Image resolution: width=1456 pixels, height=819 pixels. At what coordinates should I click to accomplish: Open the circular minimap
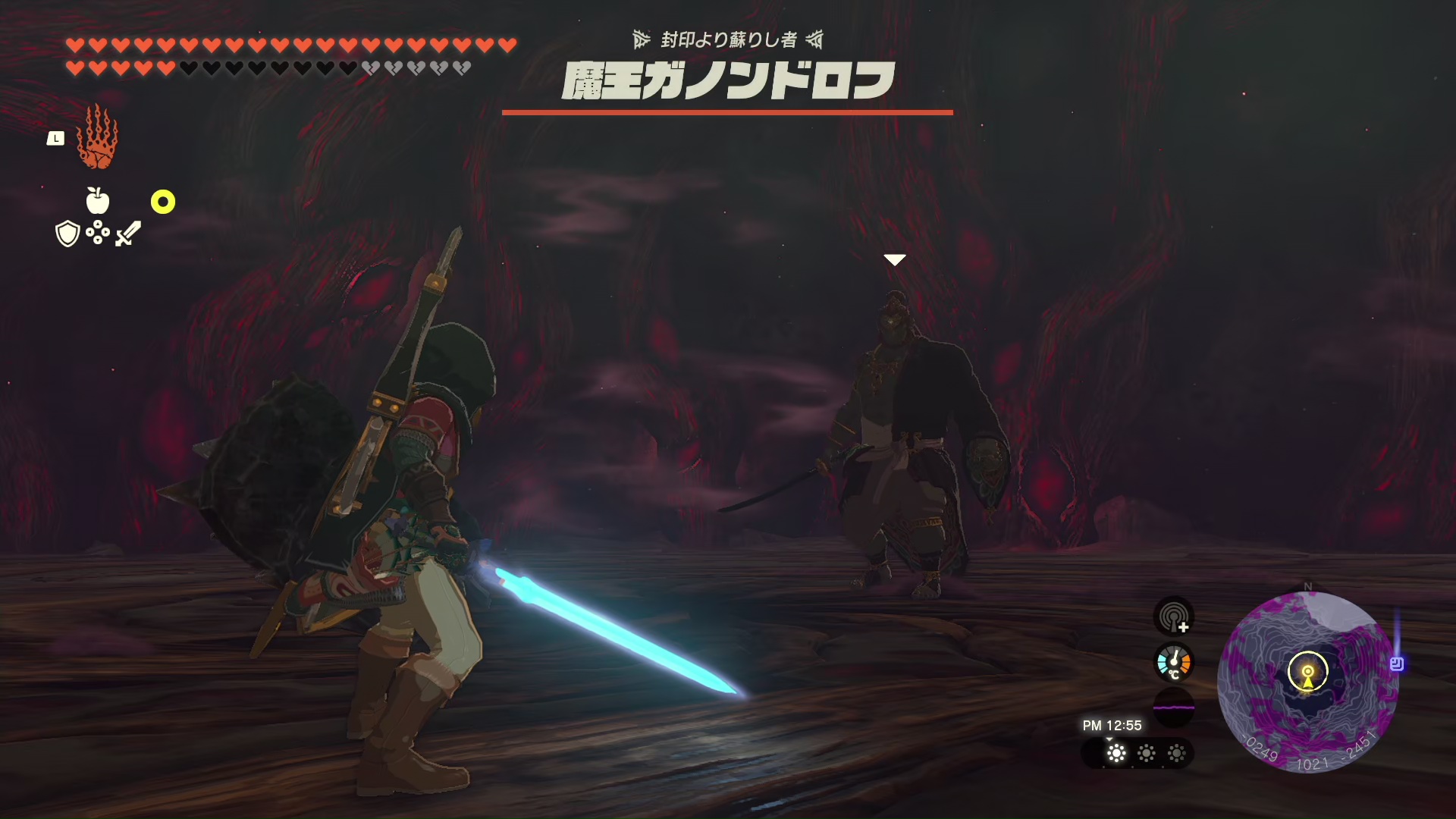tap(1307, 681)
